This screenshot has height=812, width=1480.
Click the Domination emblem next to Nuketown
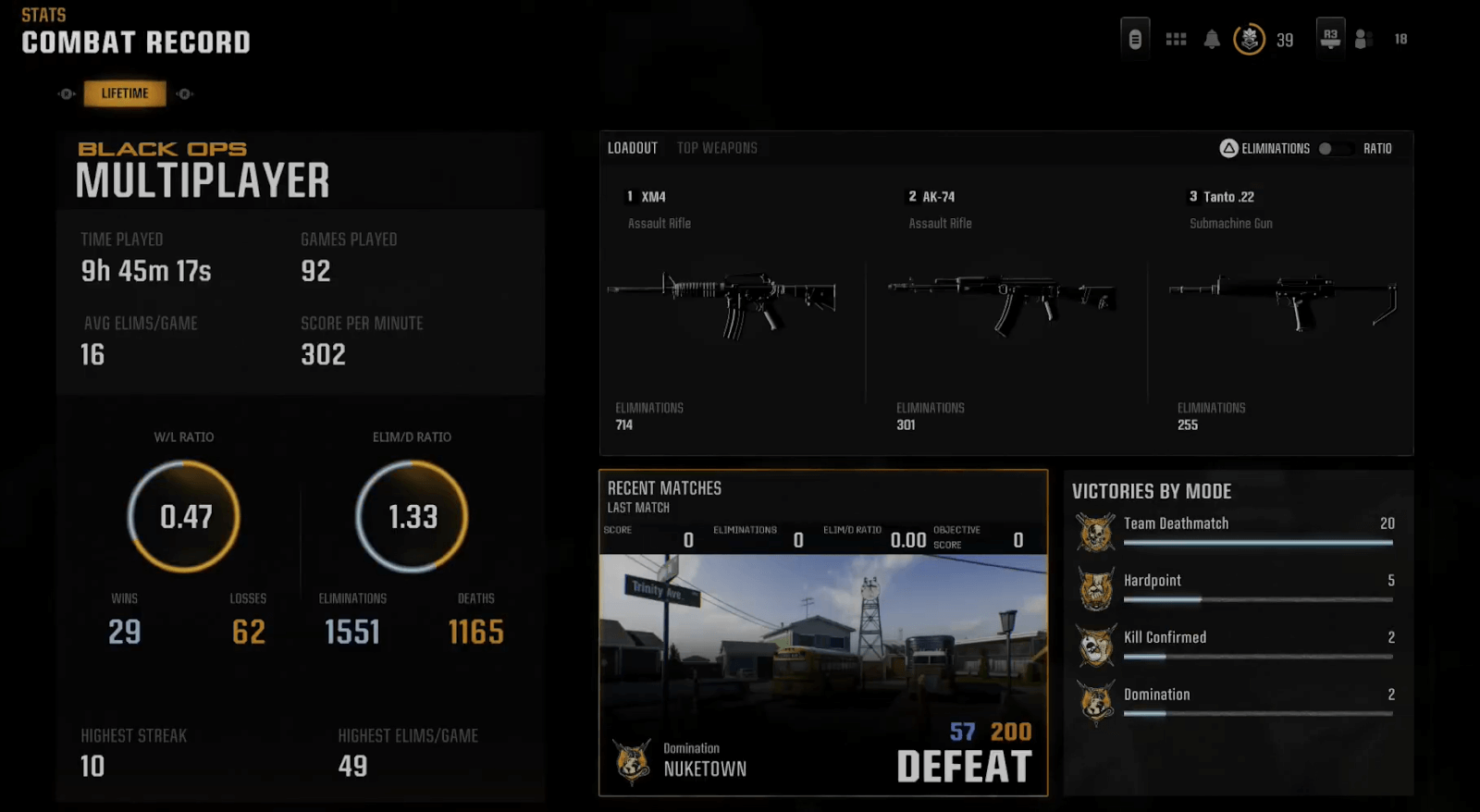click(x=633, y=760)
